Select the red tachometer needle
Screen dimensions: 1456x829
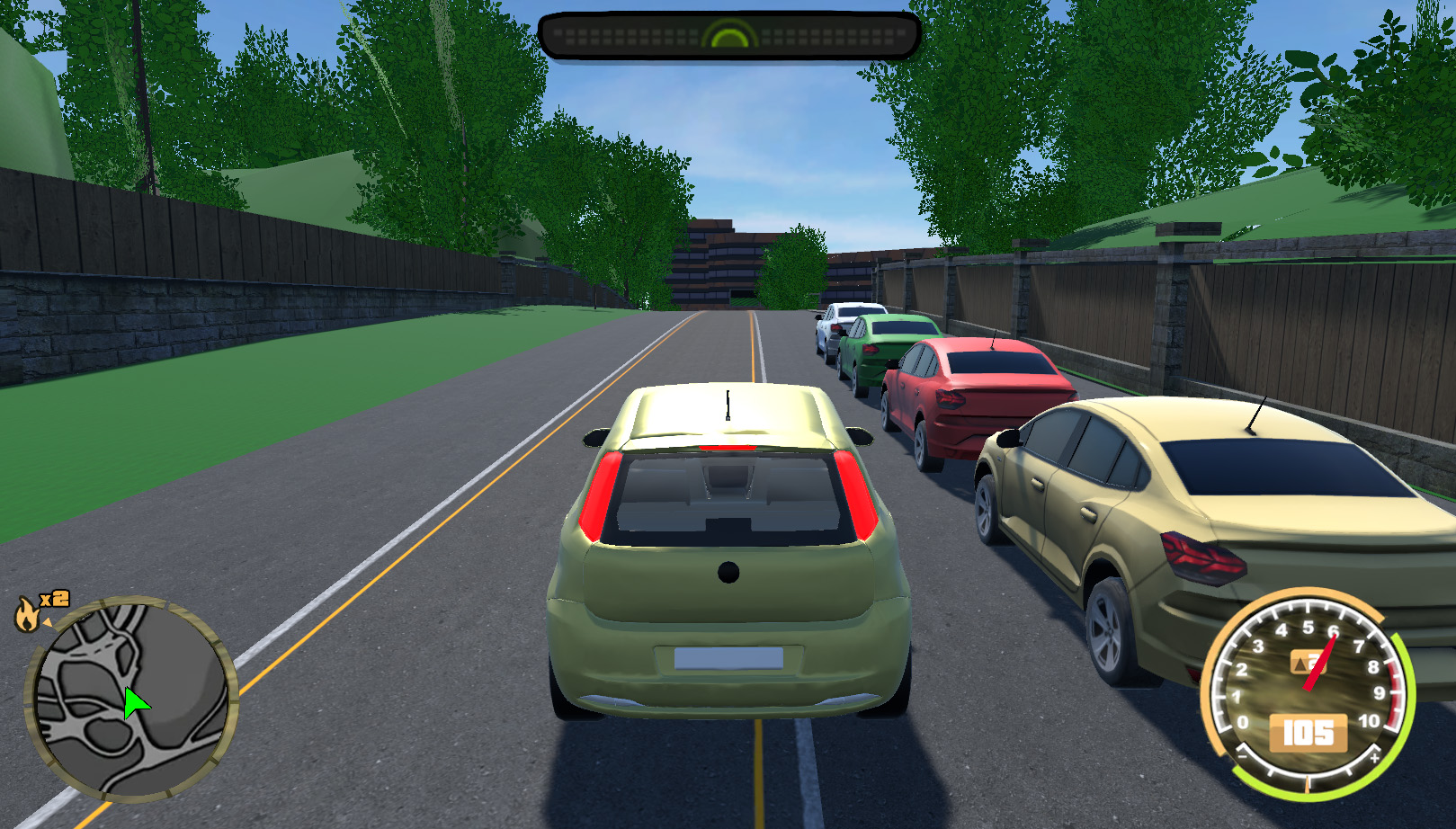1320,661
